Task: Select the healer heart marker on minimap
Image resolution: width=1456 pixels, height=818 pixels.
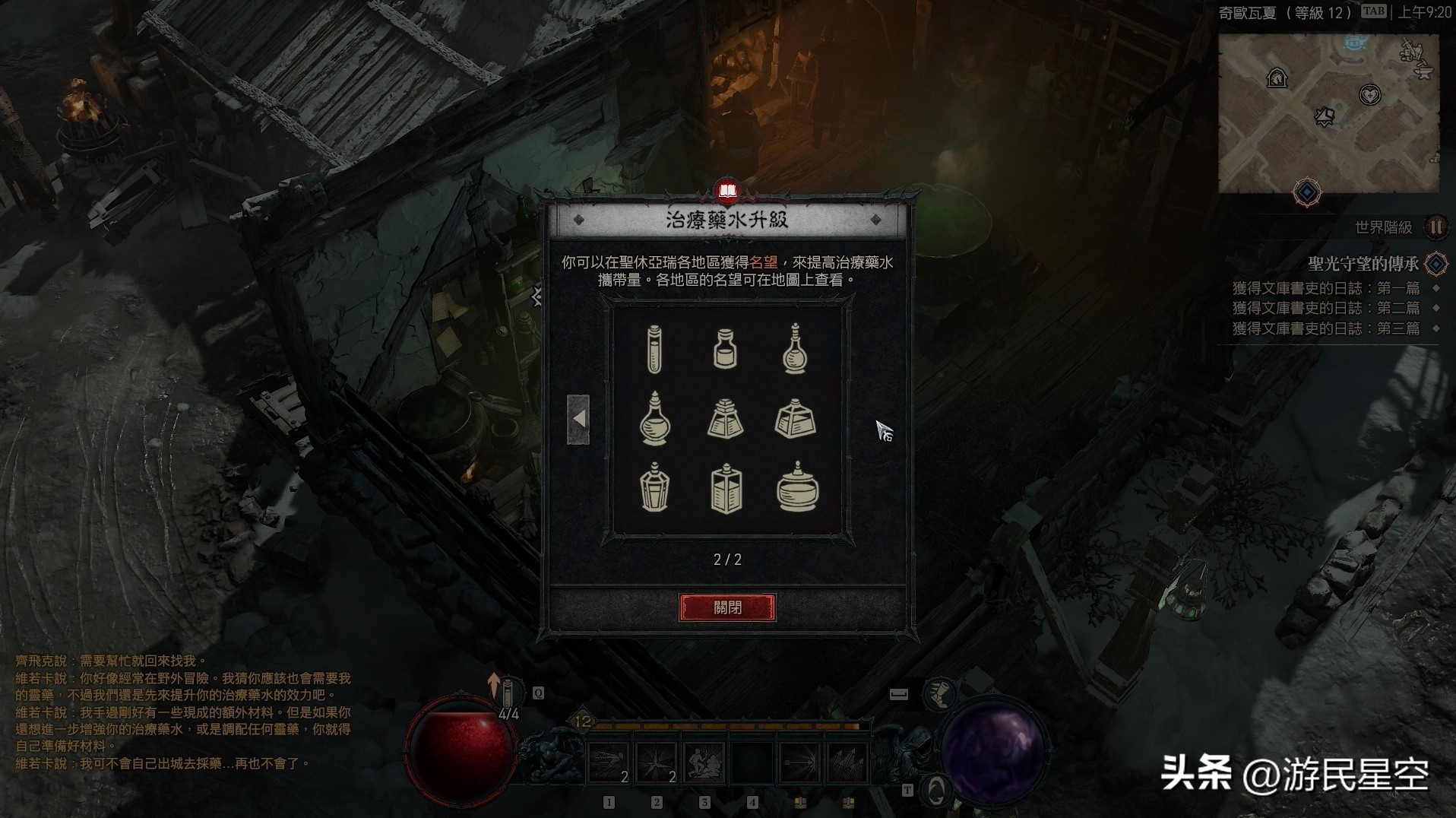Action: pyautogui.click(x=1369, y=95)
